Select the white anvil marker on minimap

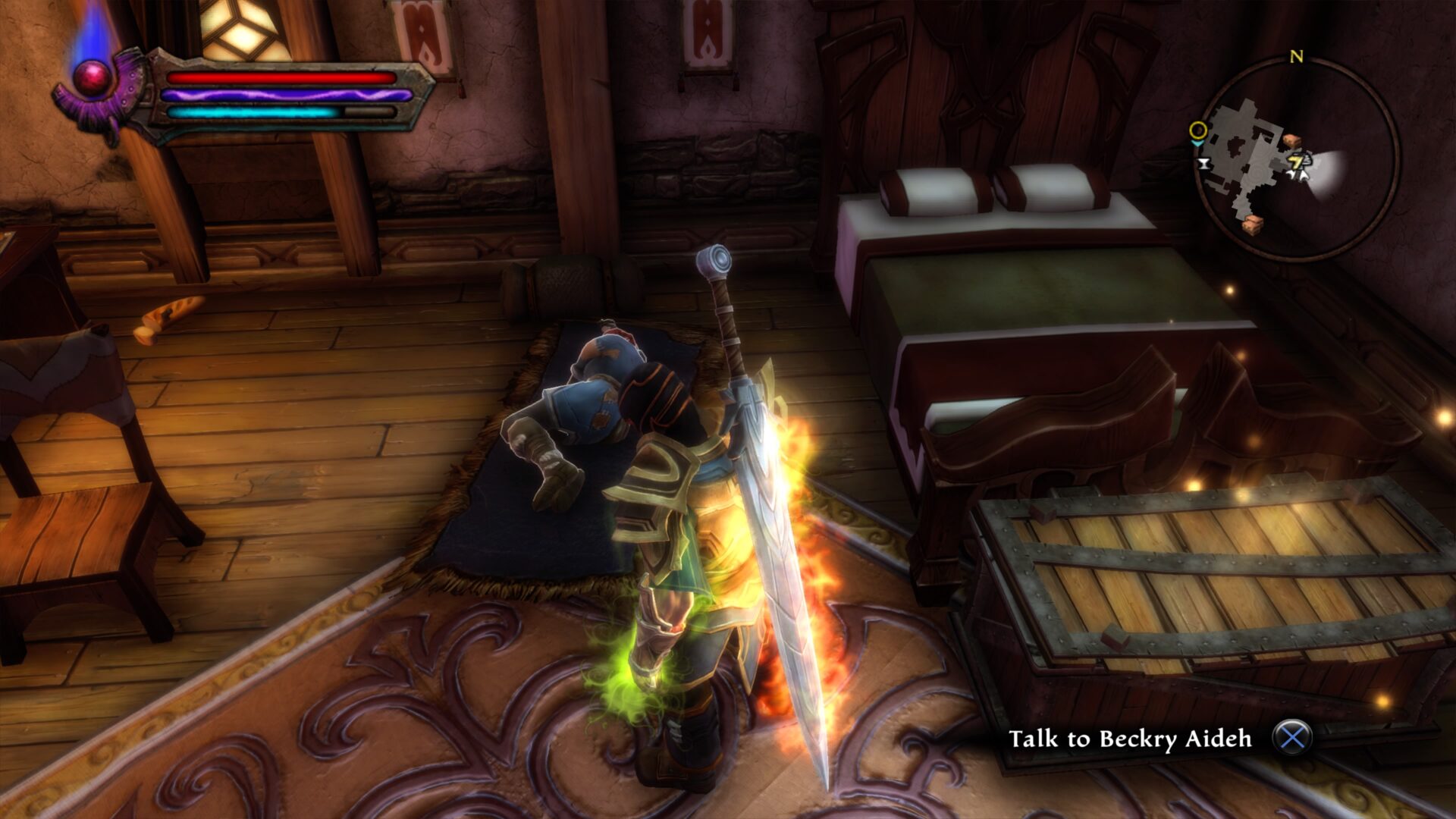(1203, 163)
